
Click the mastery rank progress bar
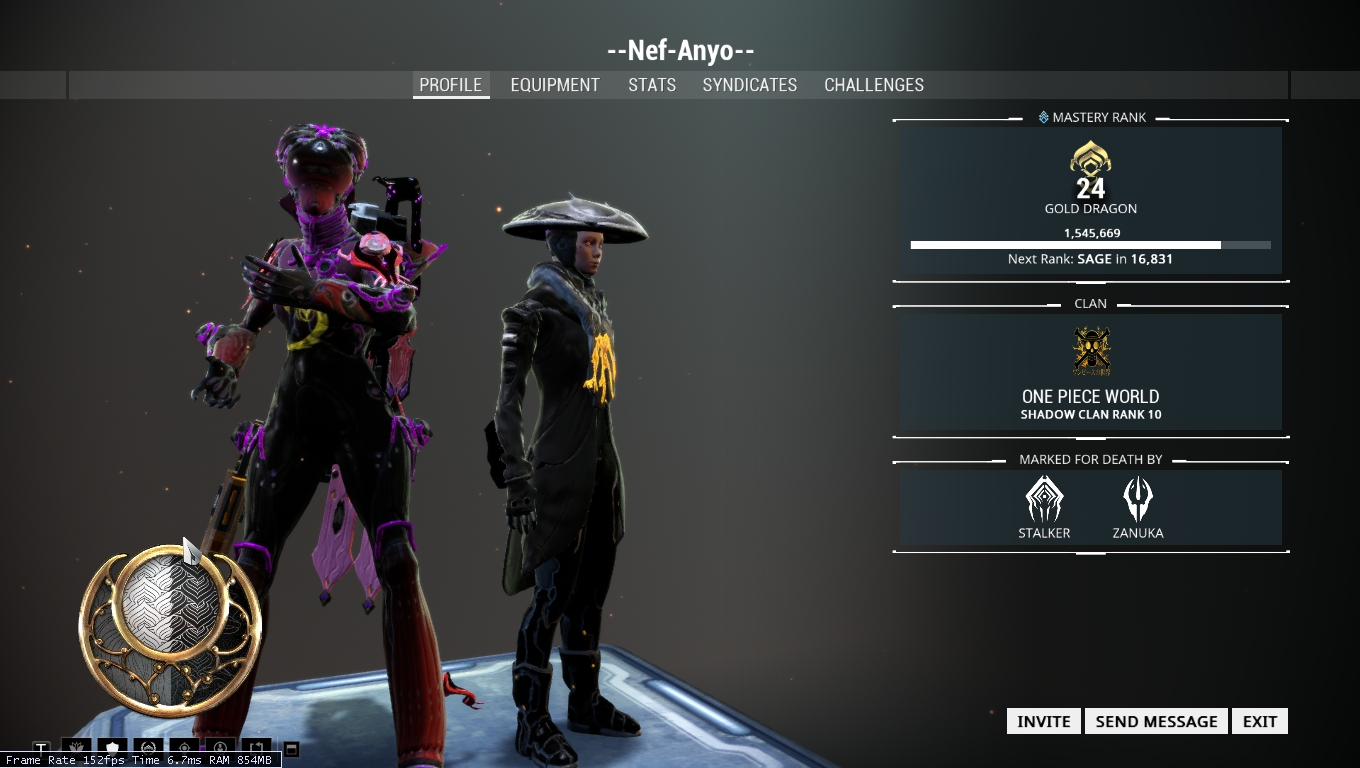coord(1091,244)
